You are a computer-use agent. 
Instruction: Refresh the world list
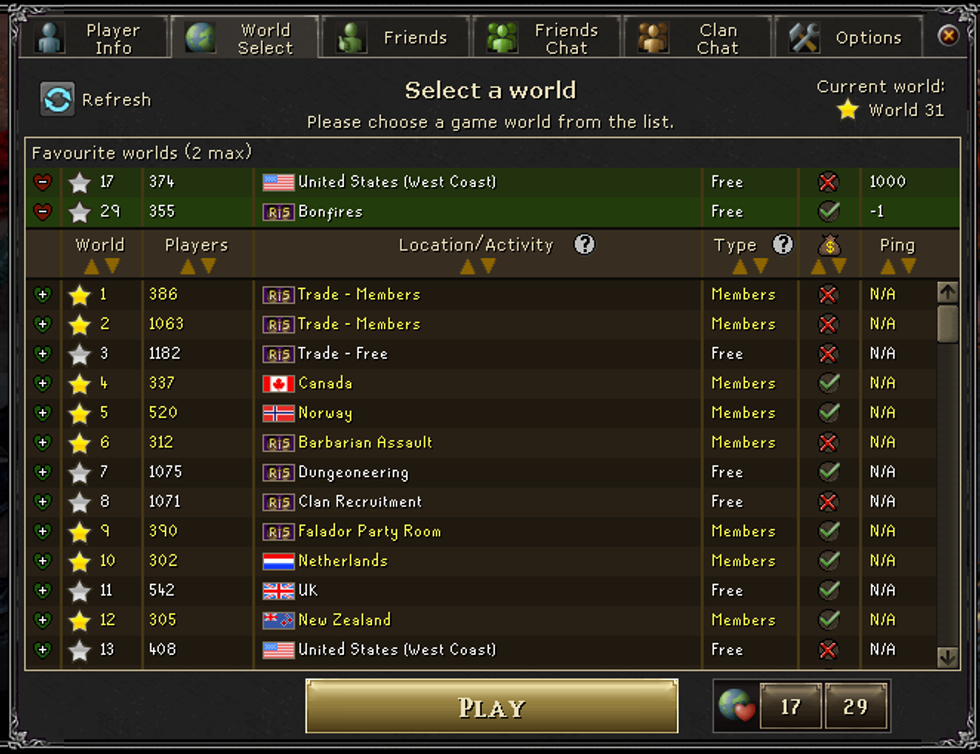pyautogui.click(x=96, y=99)
